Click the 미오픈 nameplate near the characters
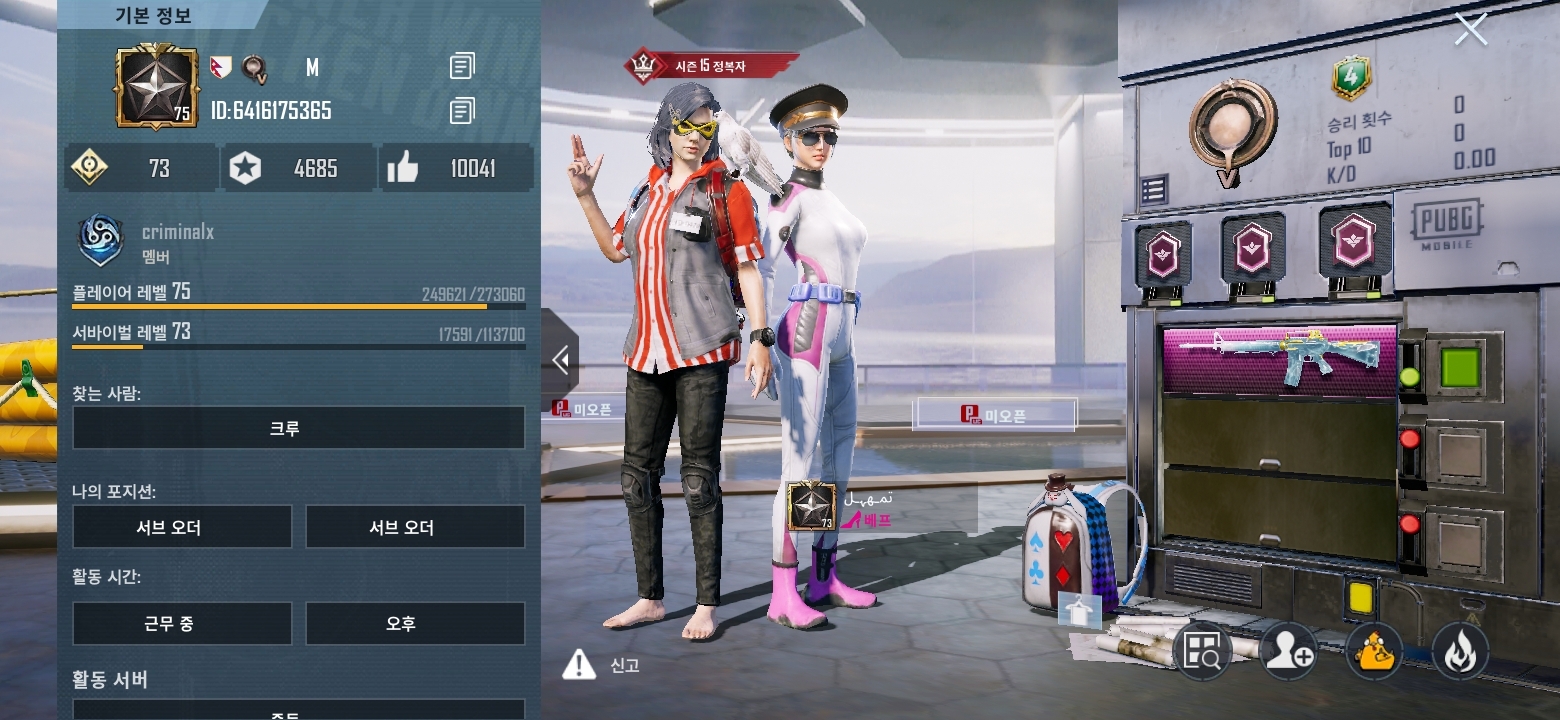Screen dimensions: 1560x720 pyautogui.click(x=993, y=415)
